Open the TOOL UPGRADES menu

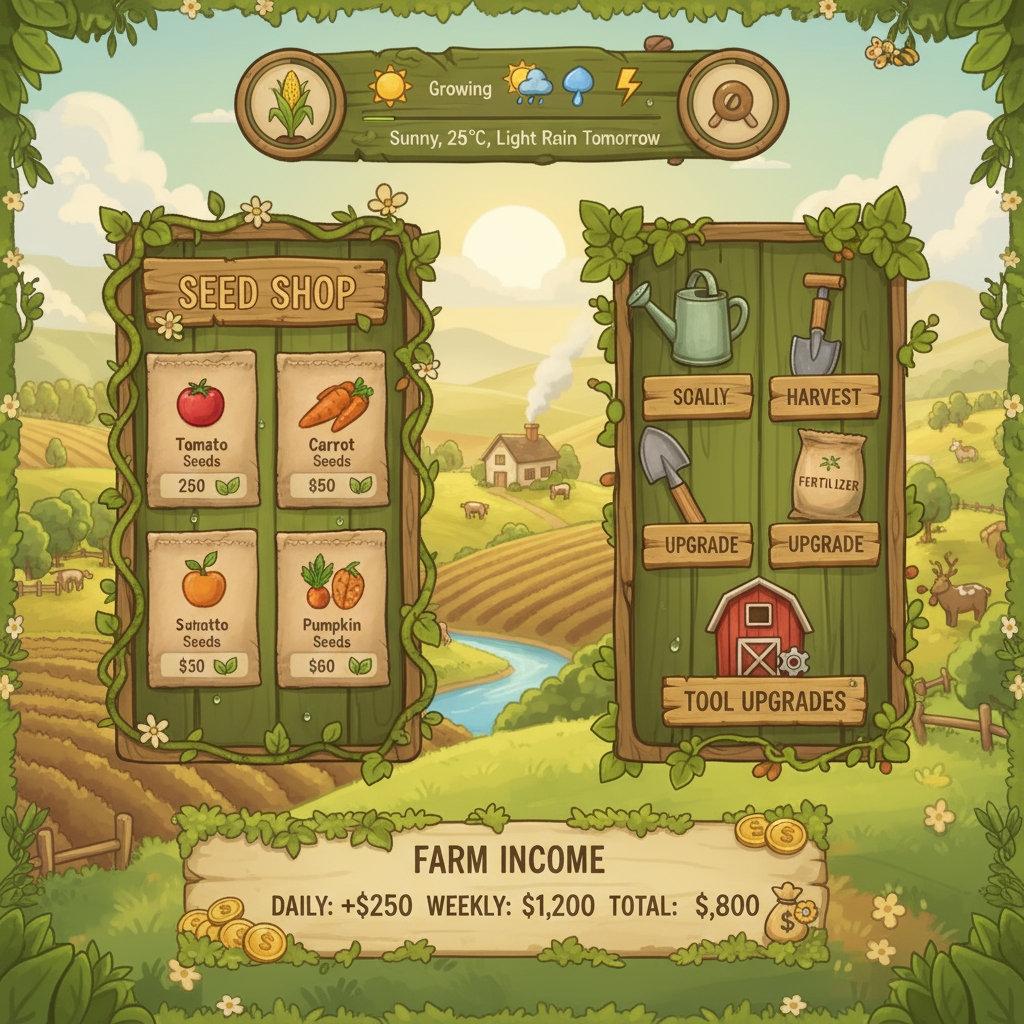point(764,700)
